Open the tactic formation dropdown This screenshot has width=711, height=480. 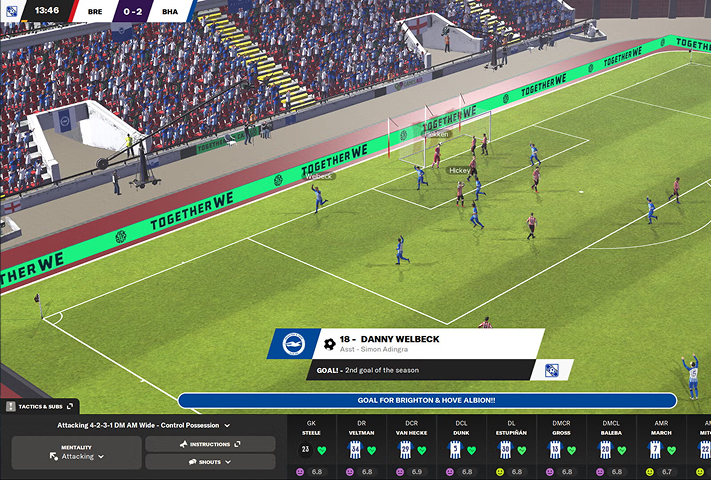(x=144, y=425)
